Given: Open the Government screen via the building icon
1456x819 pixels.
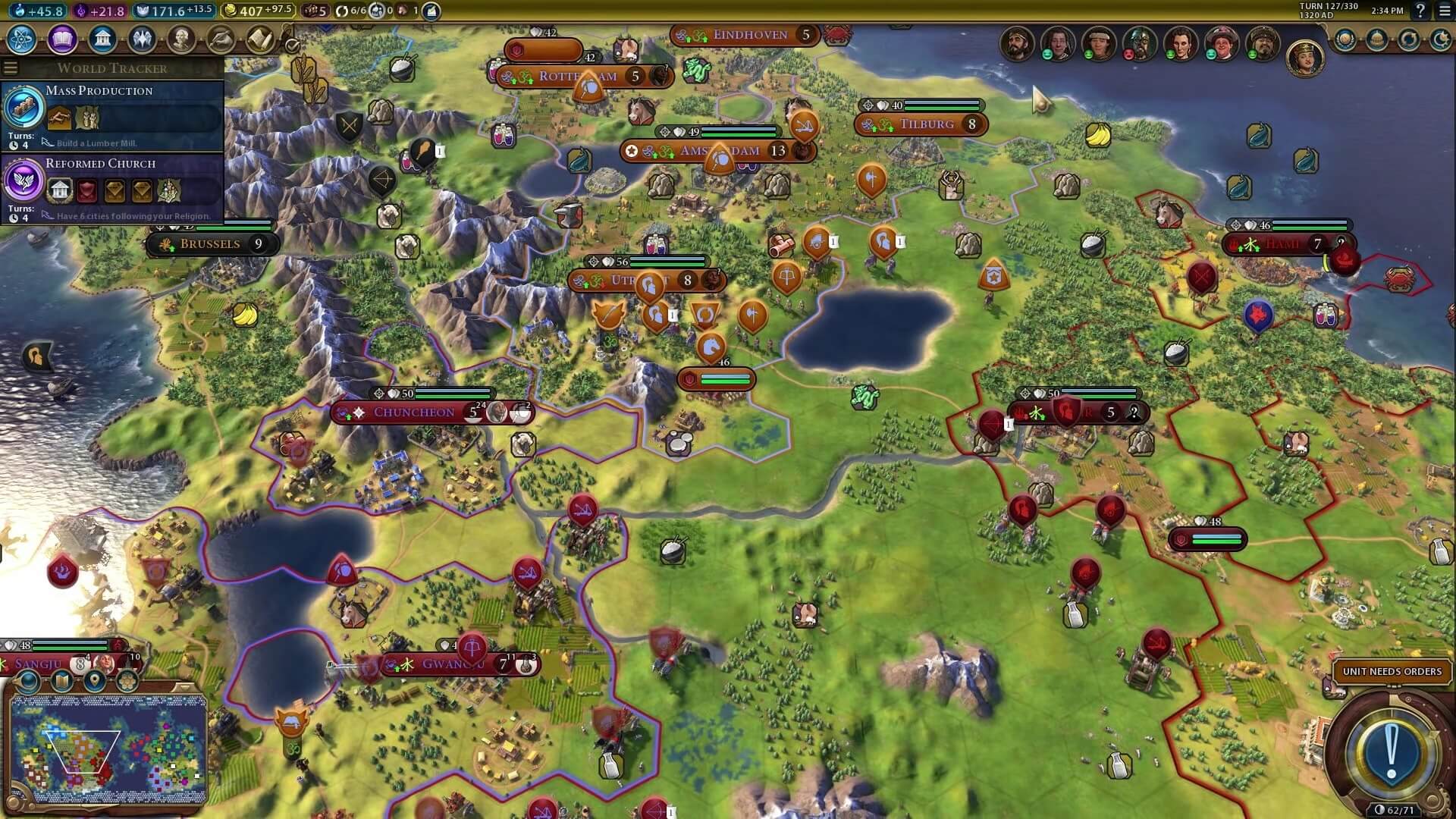Looking at the screenshot, I should click(x=102, y=39).
